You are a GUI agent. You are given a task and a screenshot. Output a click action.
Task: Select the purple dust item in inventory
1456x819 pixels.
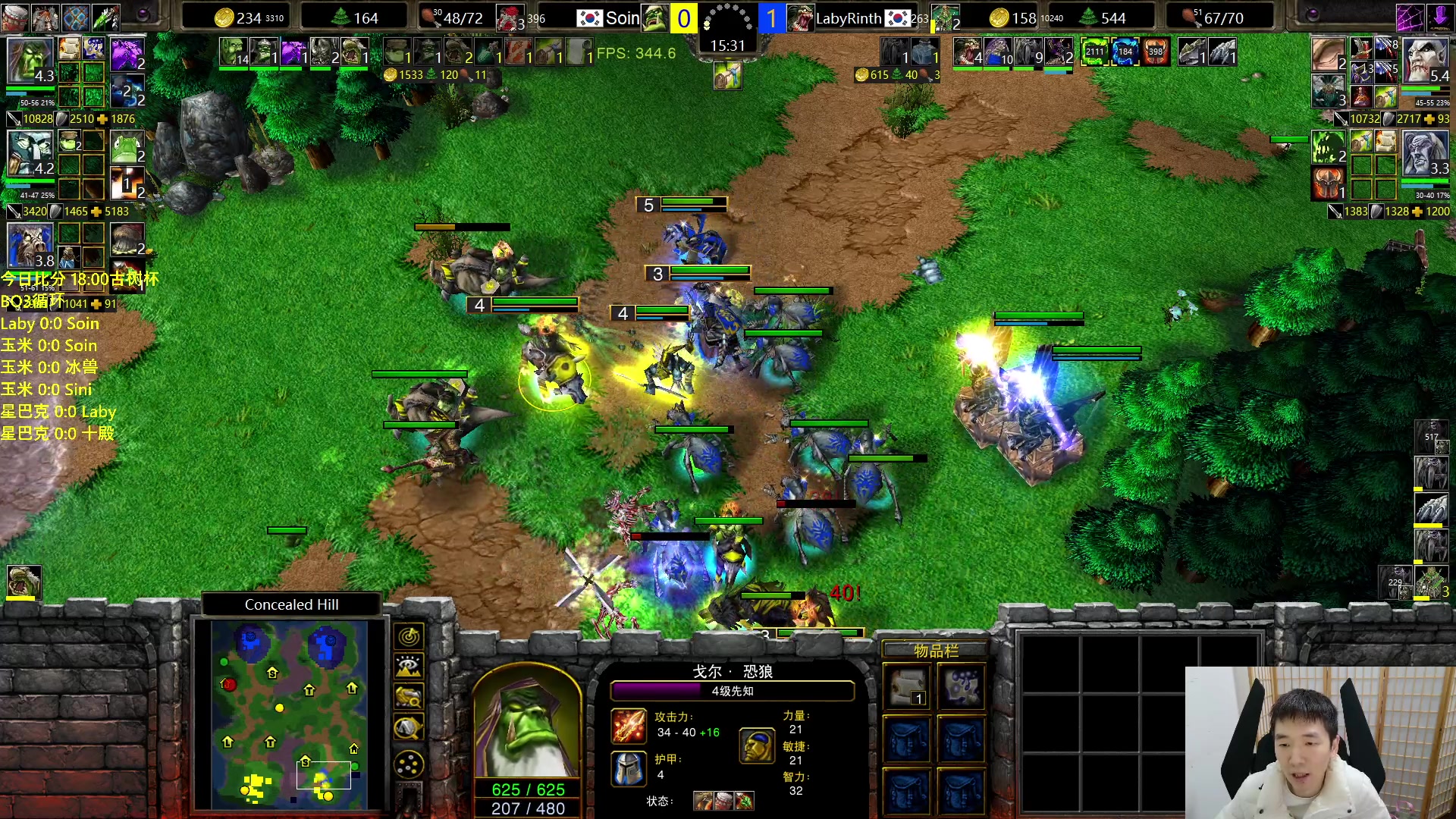(x=962, y=688)
